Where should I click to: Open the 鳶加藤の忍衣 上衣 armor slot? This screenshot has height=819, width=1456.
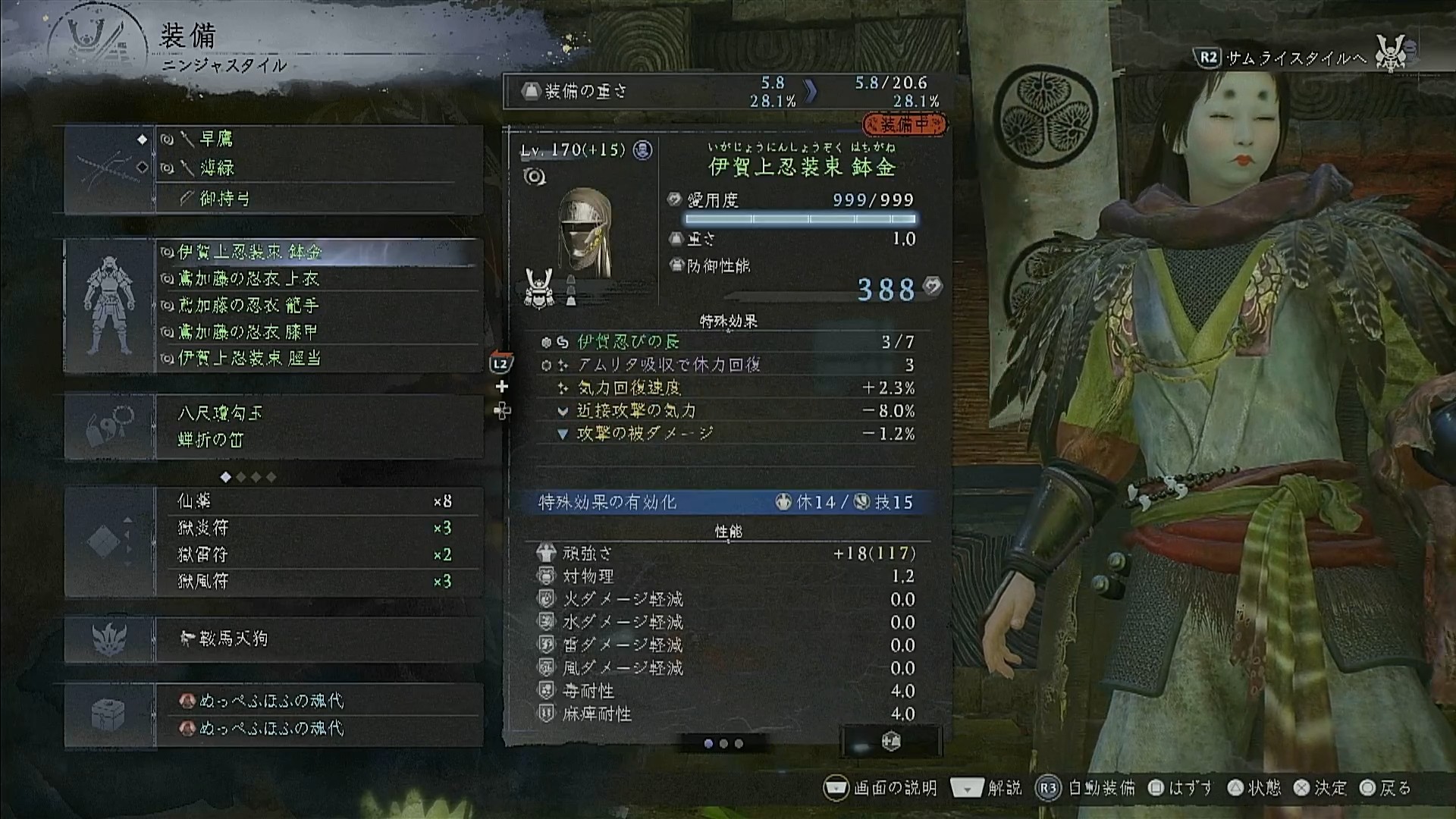click(318, 279)
